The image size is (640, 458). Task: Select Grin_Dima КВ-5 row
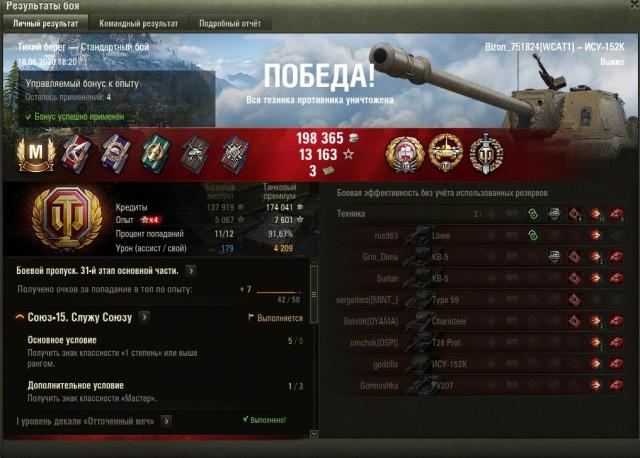click(x=480, y=256)
